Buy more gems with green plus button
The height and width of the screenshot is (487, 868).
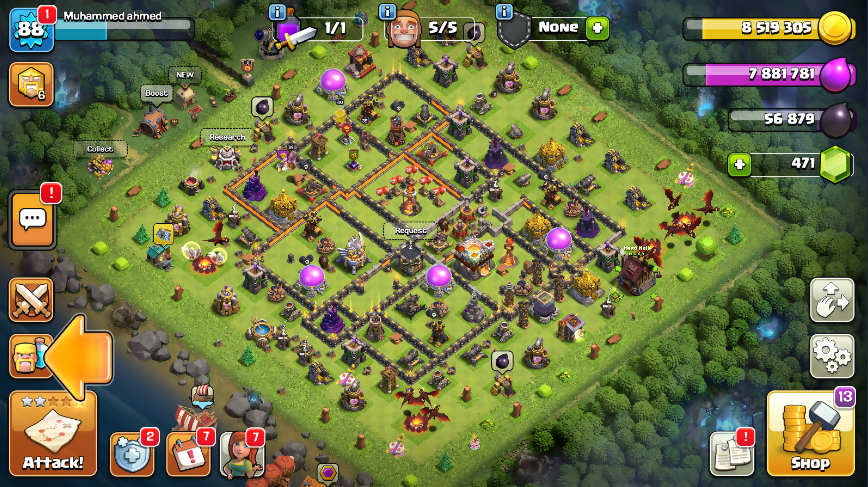739,164
